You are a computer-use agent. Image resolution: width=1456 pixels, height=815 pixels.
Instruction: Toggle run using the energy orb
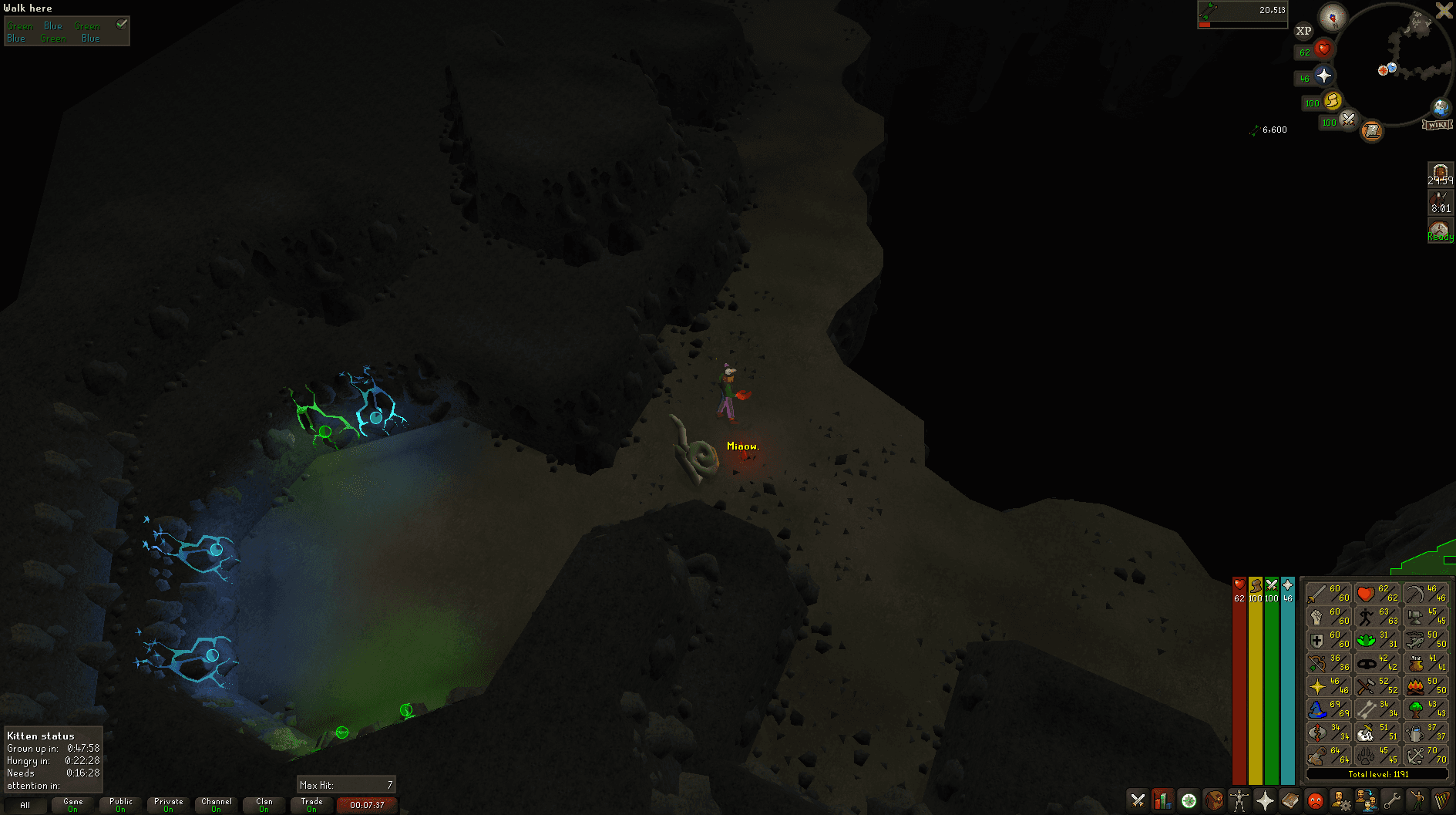click(x=1333, y=100)
